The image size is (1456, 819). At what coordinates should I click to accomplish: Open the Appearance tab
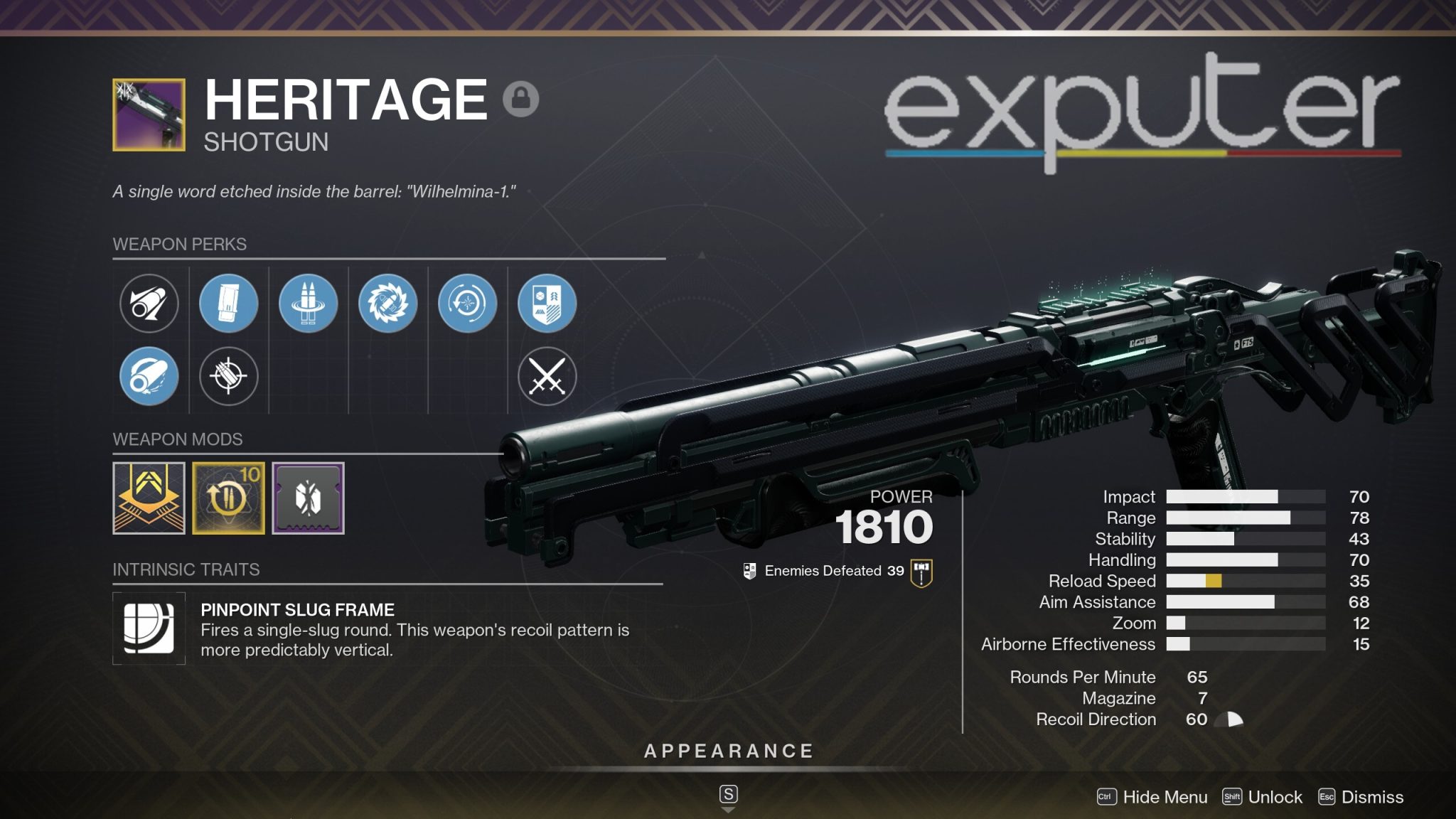coord(728,750)
